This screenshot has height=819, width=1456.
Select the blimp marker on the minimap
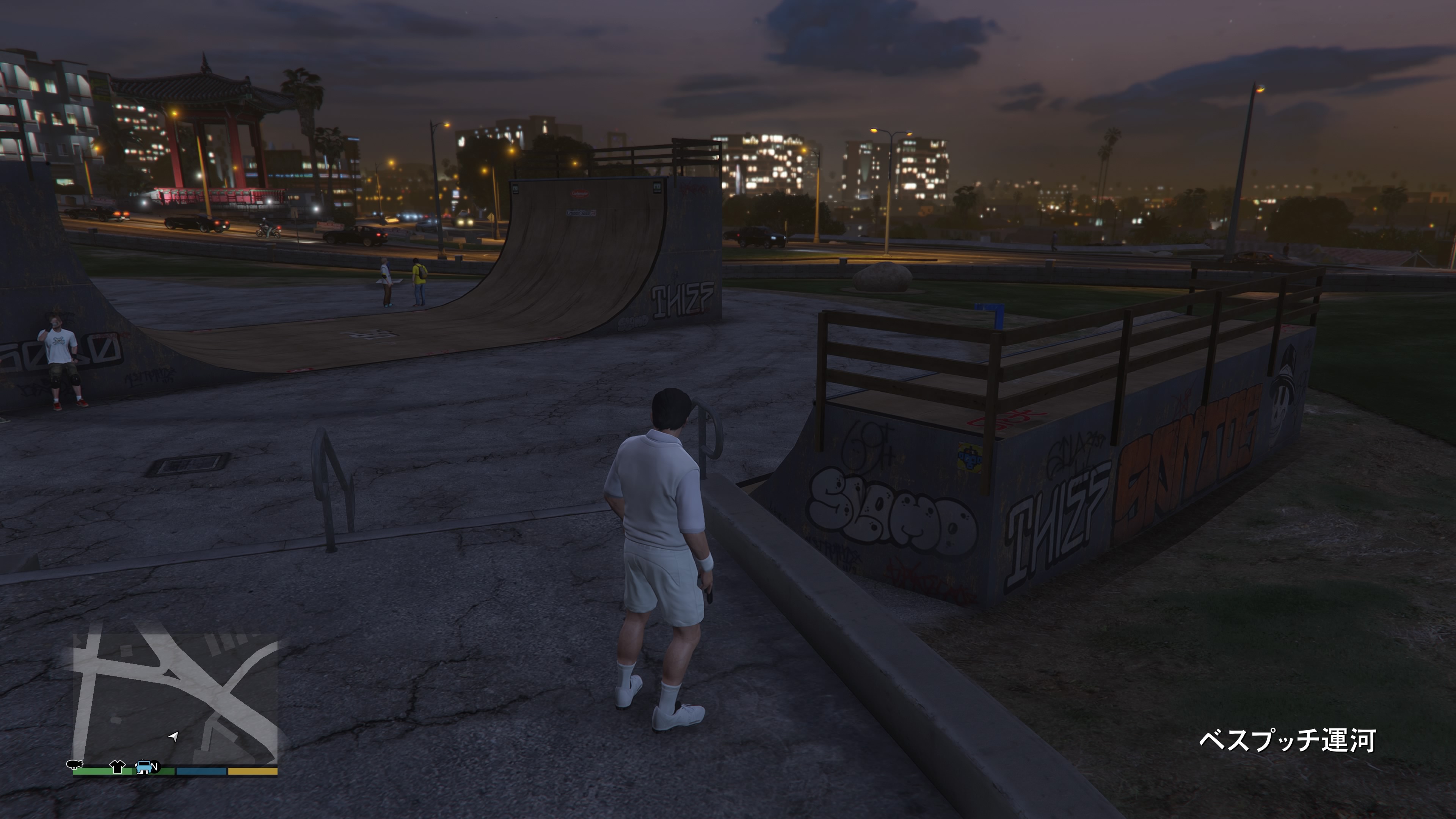[74, 765]
